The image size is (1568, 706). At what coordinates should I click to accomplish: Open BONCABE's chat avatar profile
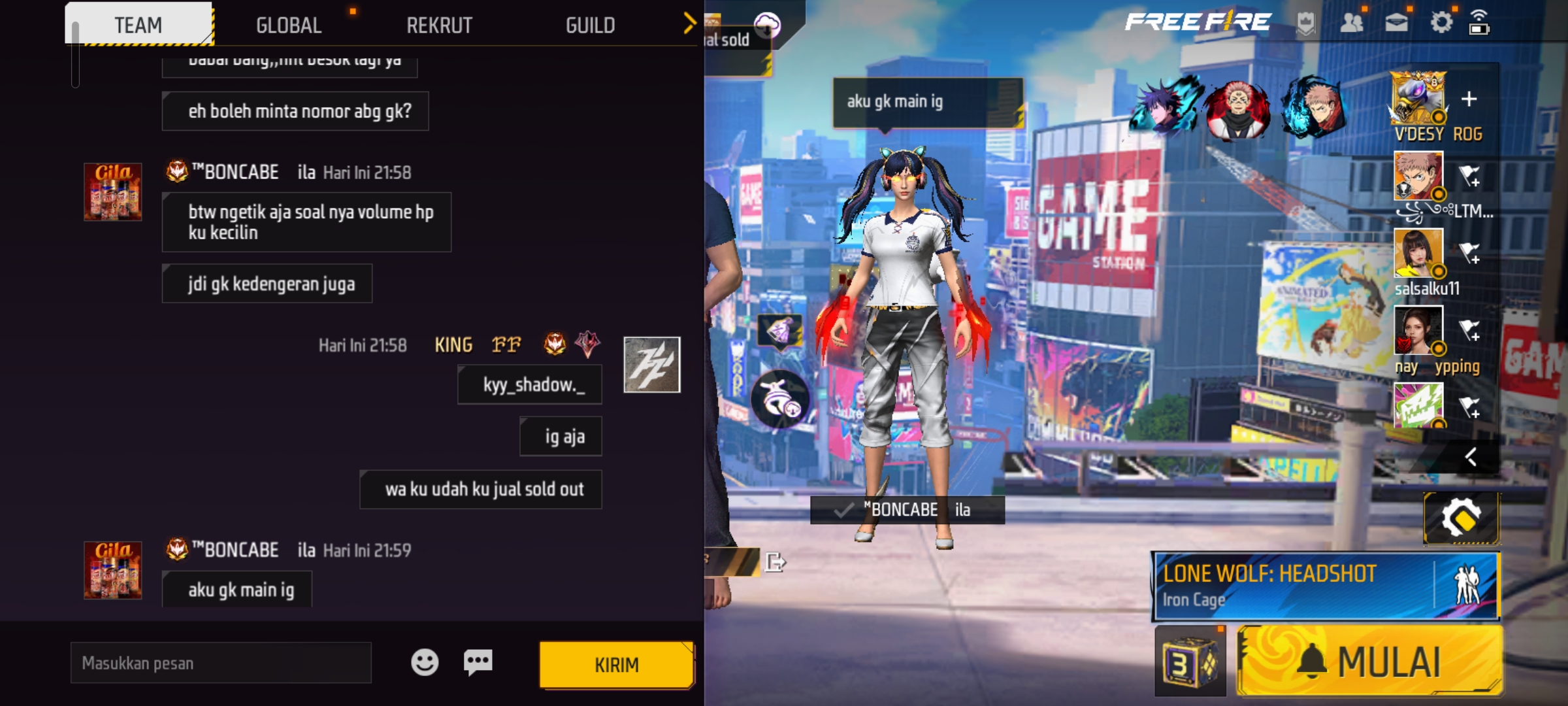112,192
